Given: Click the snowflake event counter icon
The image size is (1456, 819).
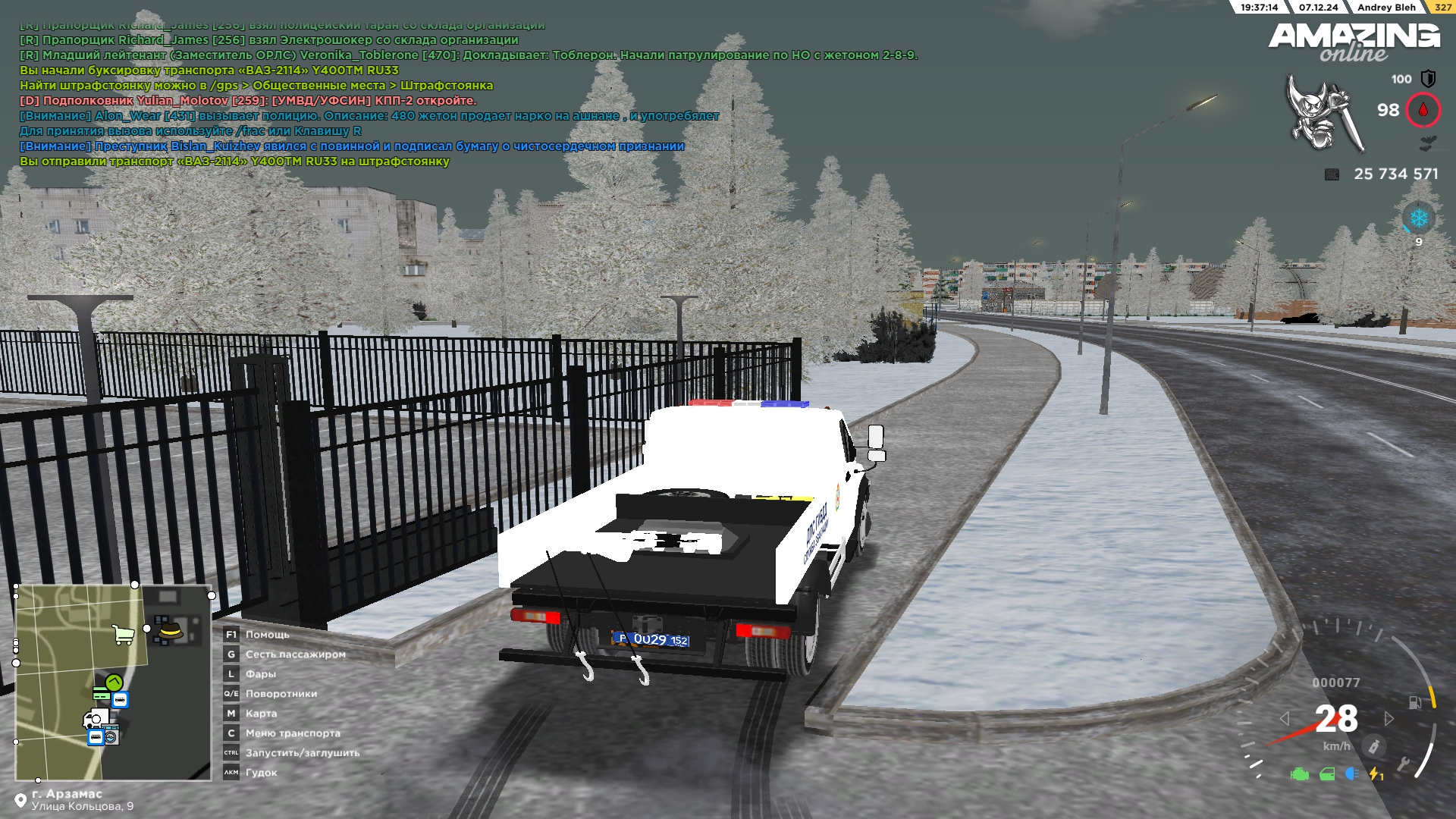Looking at the screenshot, I should click(x=1418, y=219).
